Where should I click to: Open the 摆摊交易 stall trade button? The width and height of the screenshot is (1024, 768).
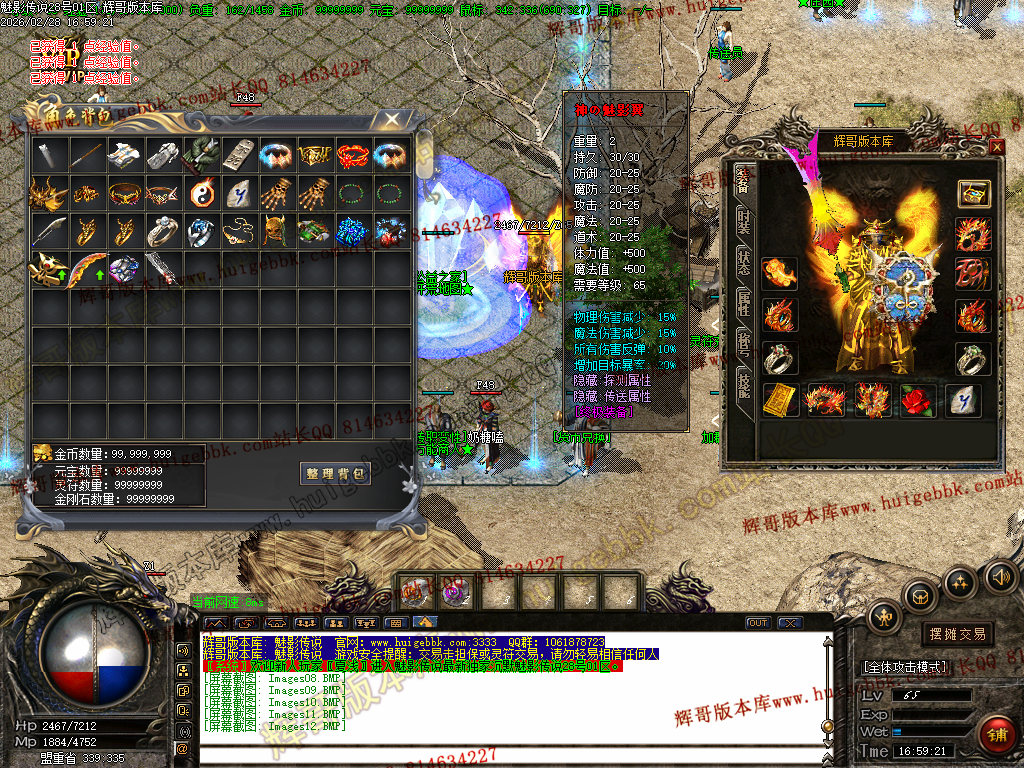tap(957, 634)
